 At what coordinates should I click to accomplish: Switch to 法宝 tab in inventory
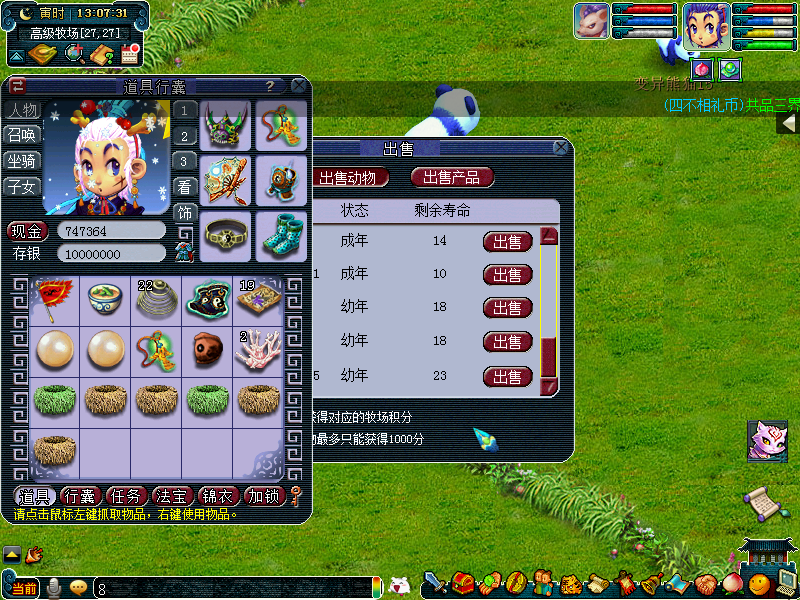[x=172, y=496]
